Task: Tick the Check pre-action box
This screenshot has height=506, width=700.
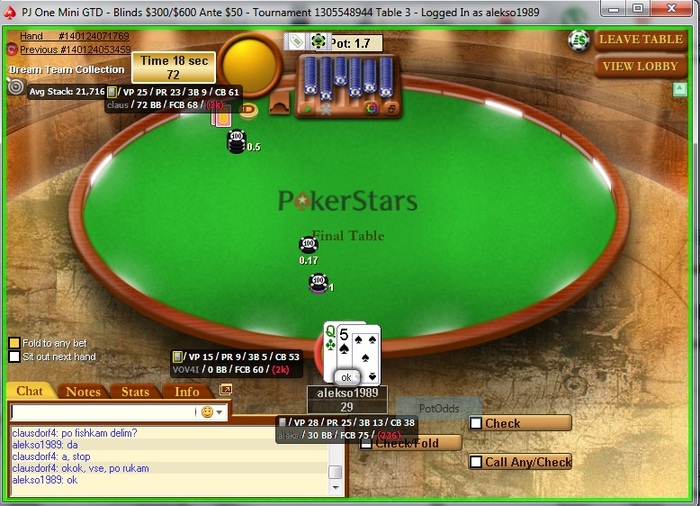Action: (x=476, y=423)
